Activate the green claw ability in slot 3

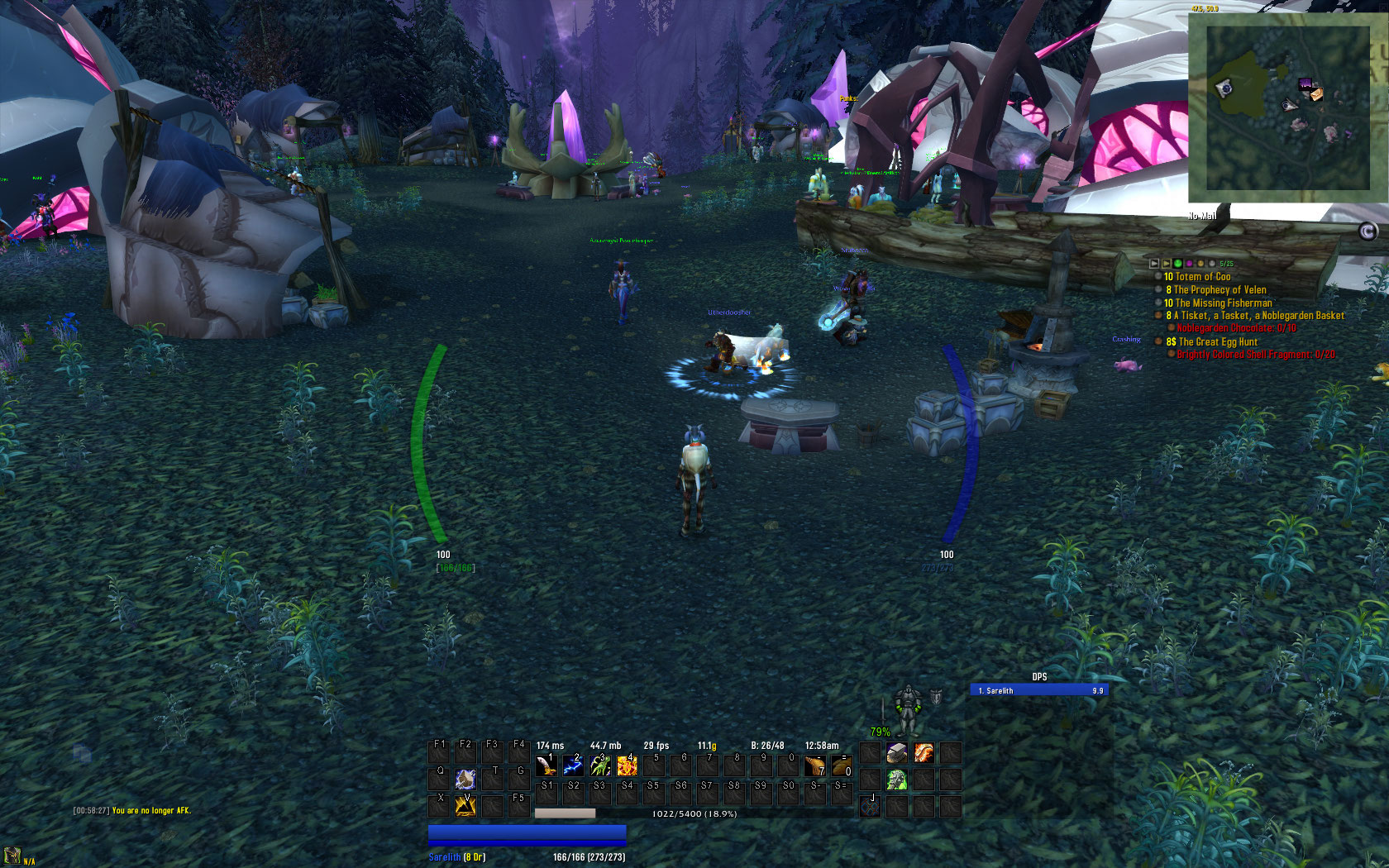point(599,765)
